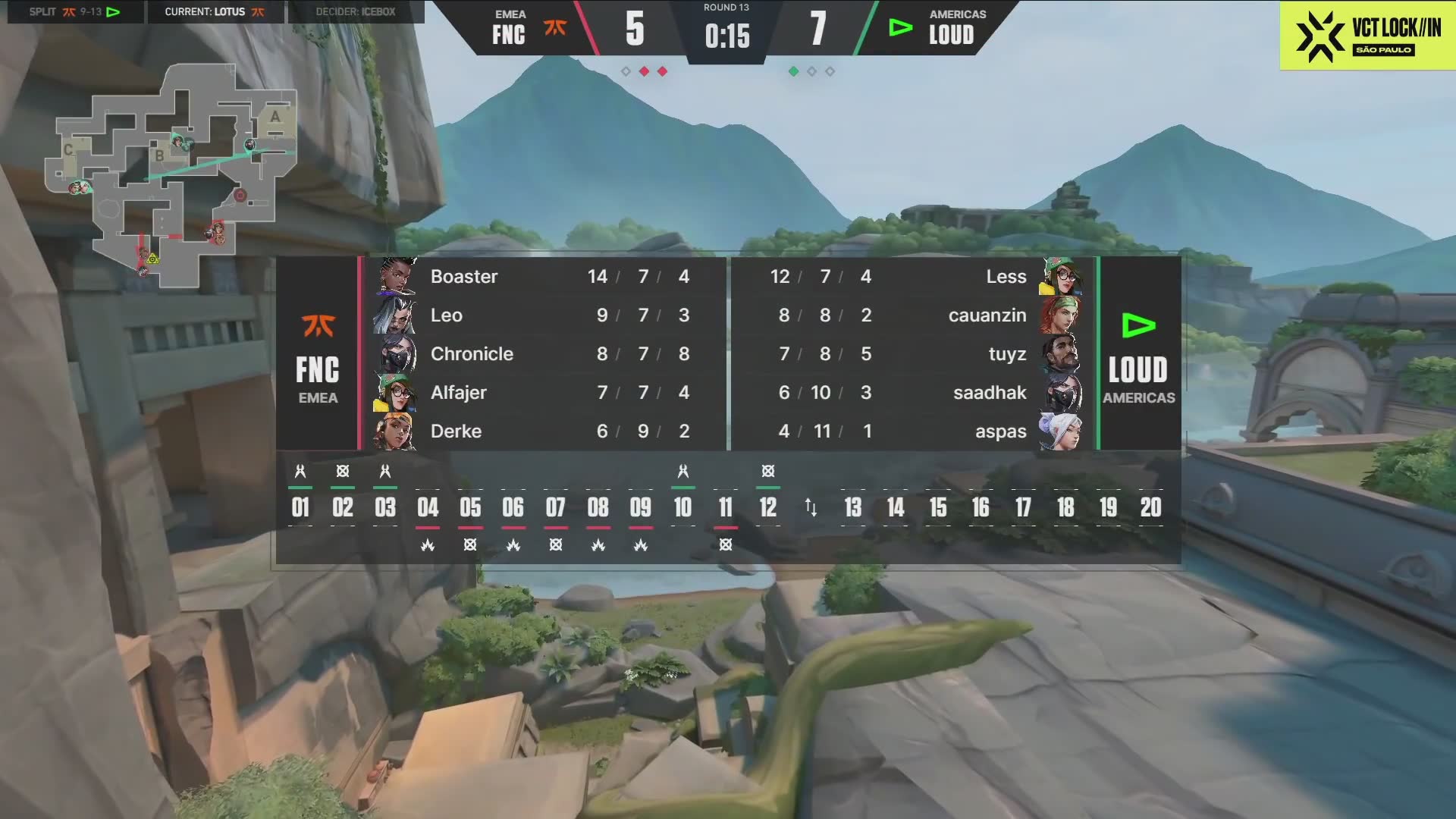Choose cauanzin's scoreboard row
This screenshot has width=1456, height=819.
click(910, 315)
